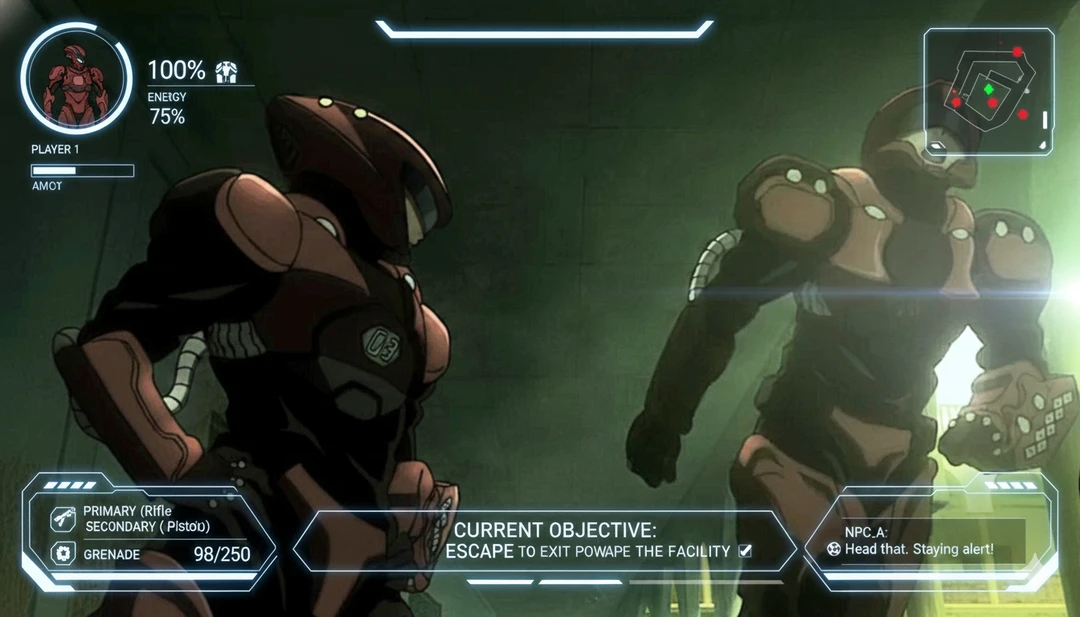Click the green player marker on minimap
The width and height of the screenshot is (1080, 617).
(x=988, y=89)
